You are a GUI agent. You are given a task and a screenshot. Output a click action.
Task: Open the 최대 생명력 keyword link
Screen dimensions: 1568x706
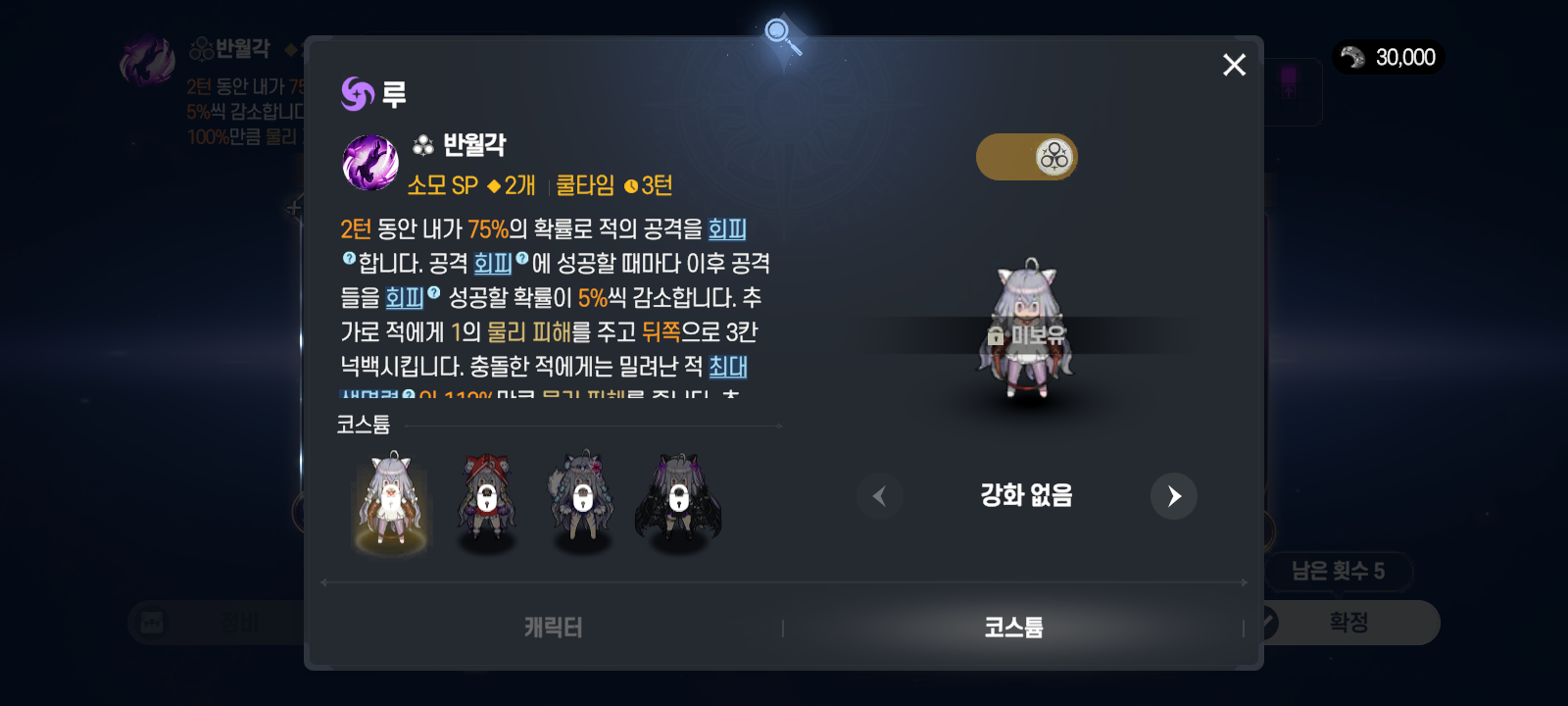[x=728, y=367]
